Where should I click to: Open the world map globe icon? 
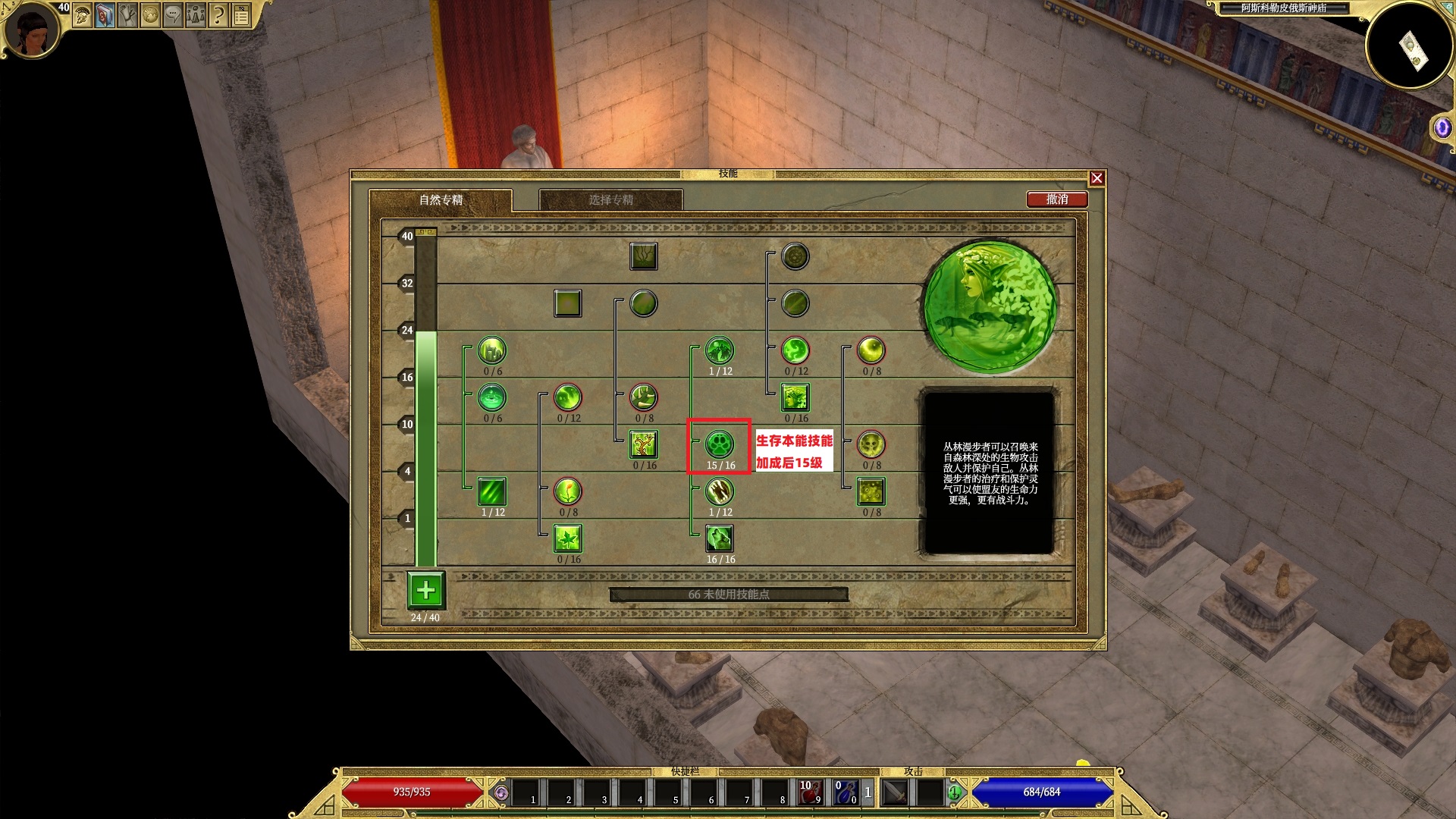click(150, 14)
